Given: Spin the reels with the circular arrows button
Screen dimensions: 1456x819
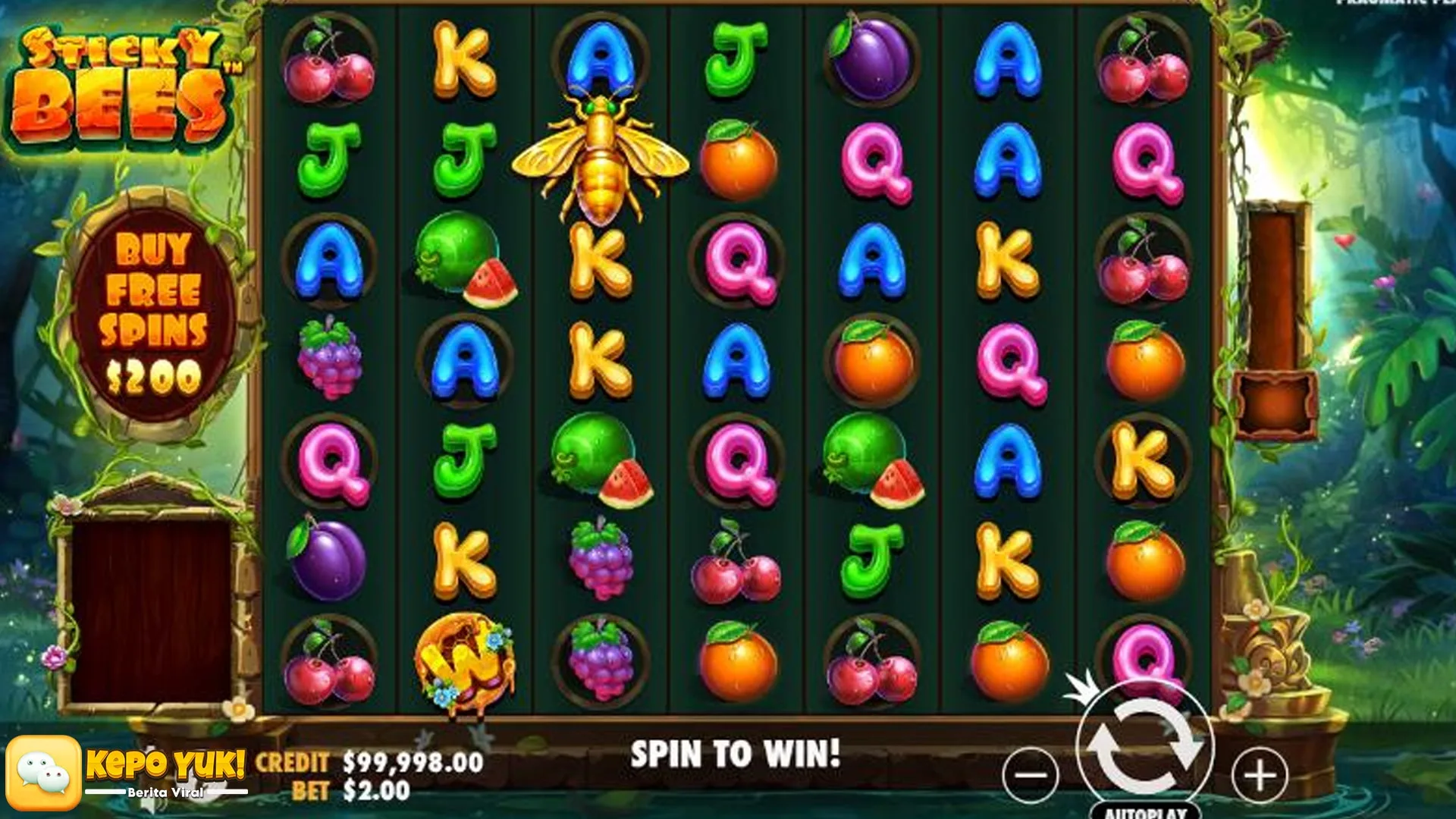Looking at the screenshot, I should tap(1144, 745).
